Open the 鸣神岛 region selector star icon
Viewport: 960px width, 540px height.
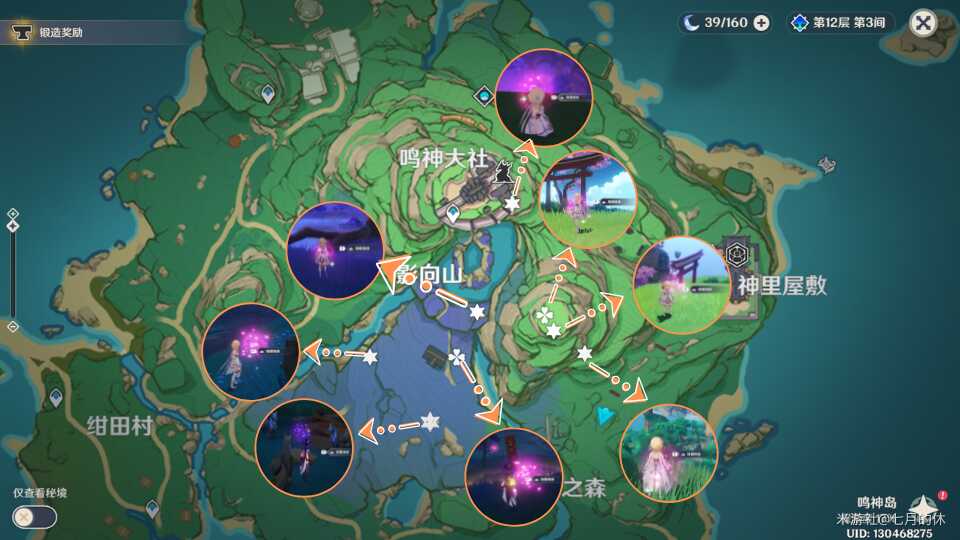coord(923,506)
